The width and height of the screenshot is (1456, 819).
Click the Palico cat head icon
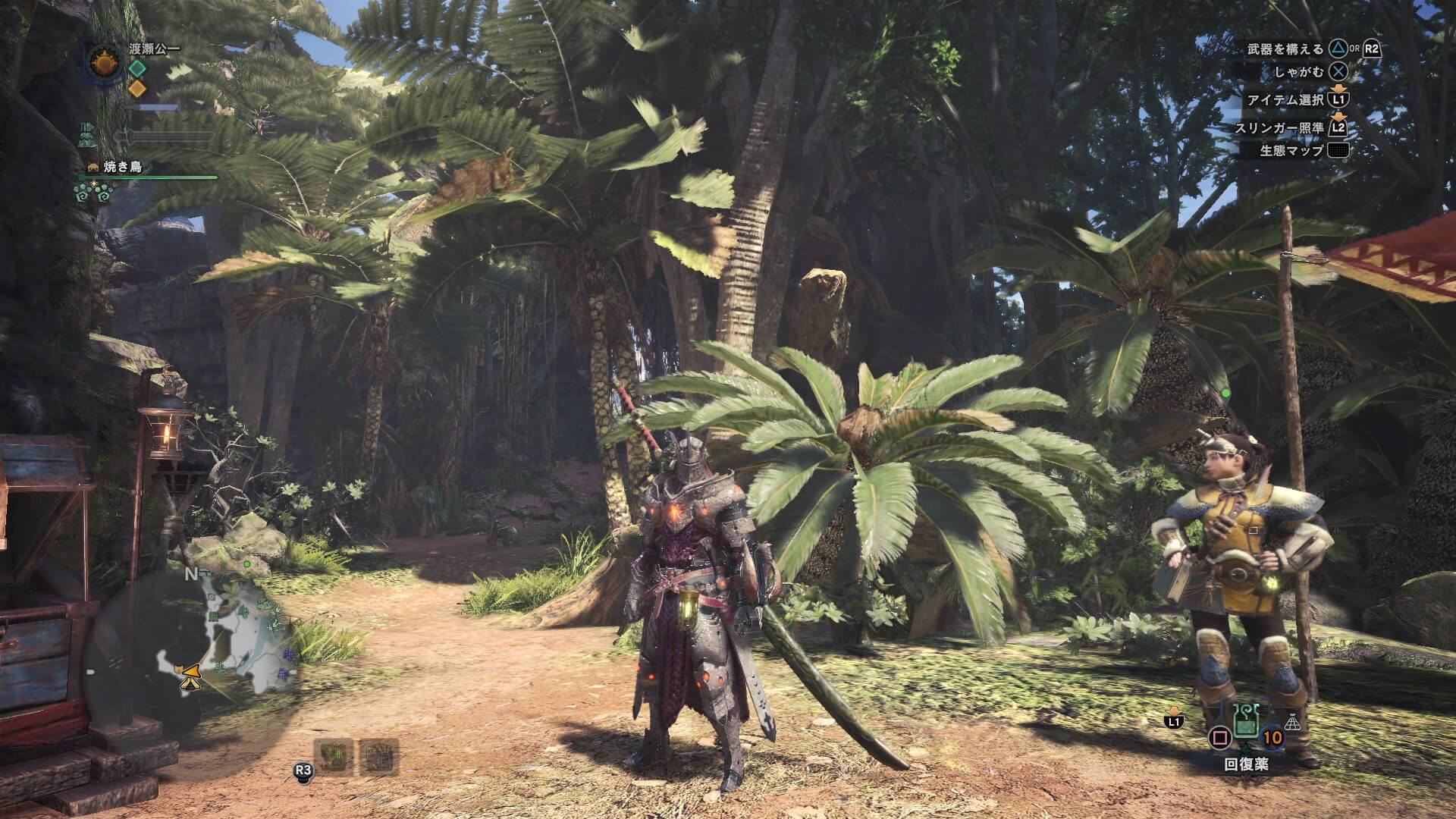point(92,168)
